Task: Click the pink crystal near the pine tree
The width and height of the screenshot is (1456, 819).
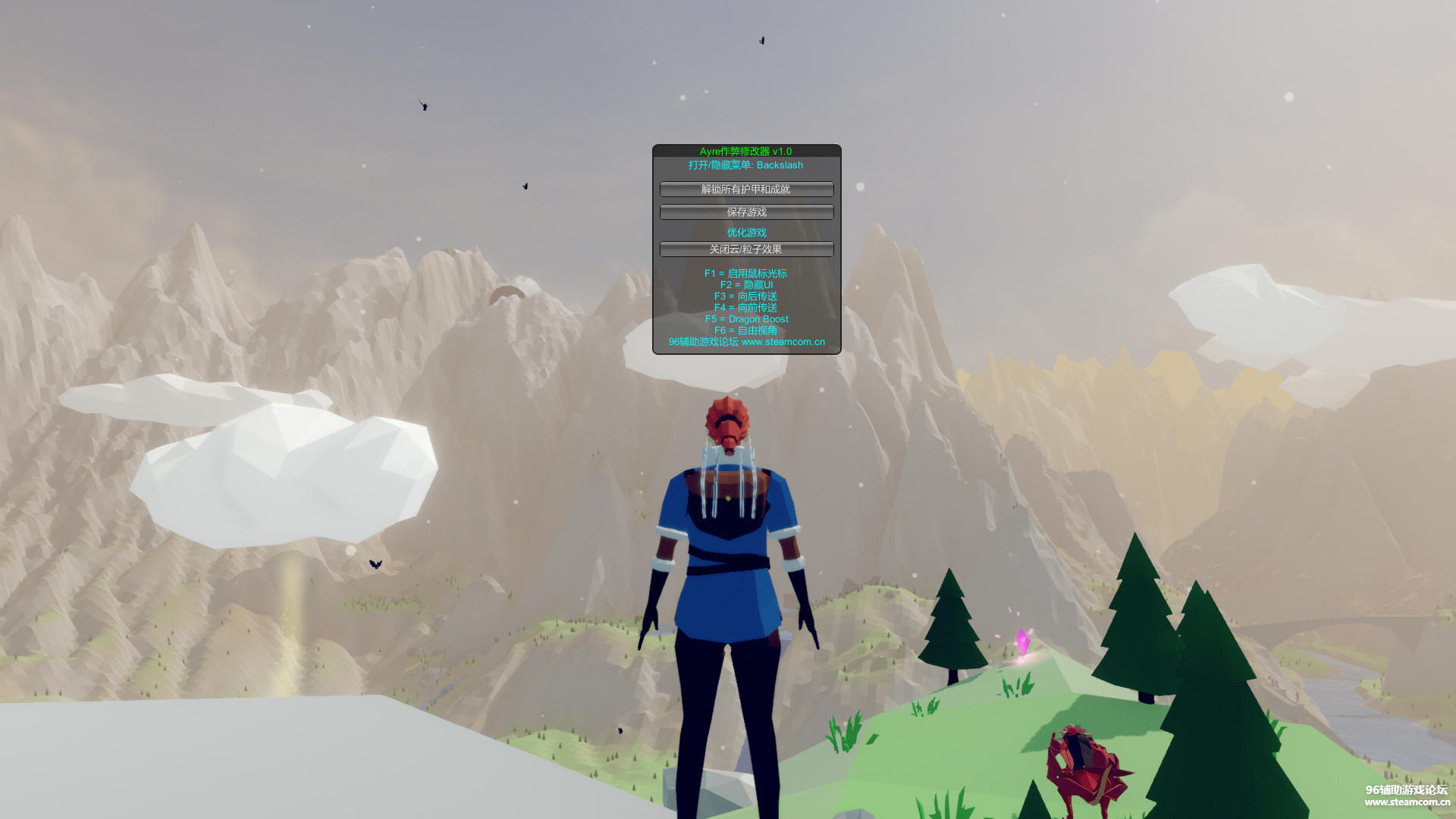Action: click(x=1025, y=641)
